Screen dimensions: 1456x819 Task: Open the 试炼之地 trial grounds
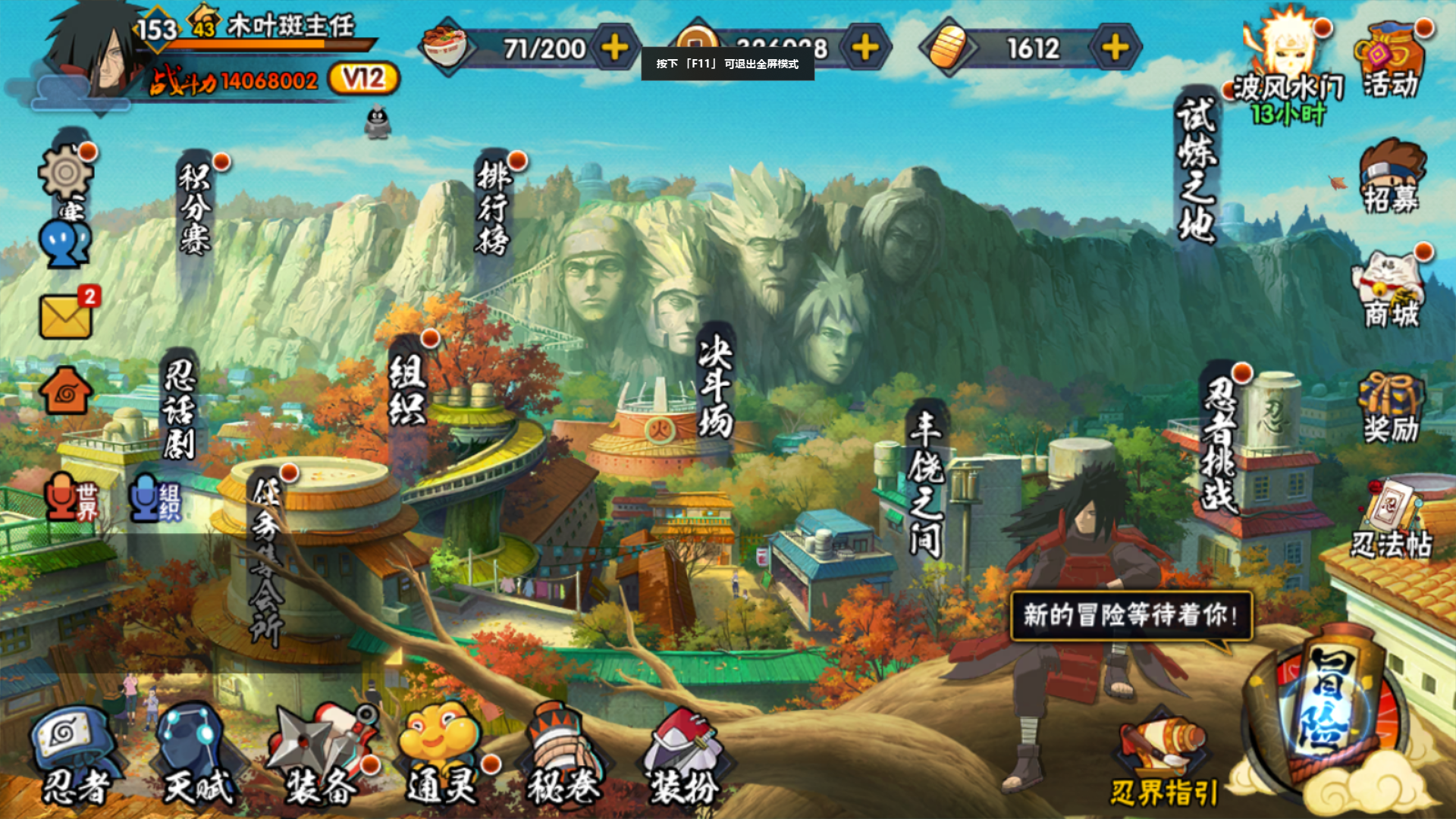click(1197, 171)
